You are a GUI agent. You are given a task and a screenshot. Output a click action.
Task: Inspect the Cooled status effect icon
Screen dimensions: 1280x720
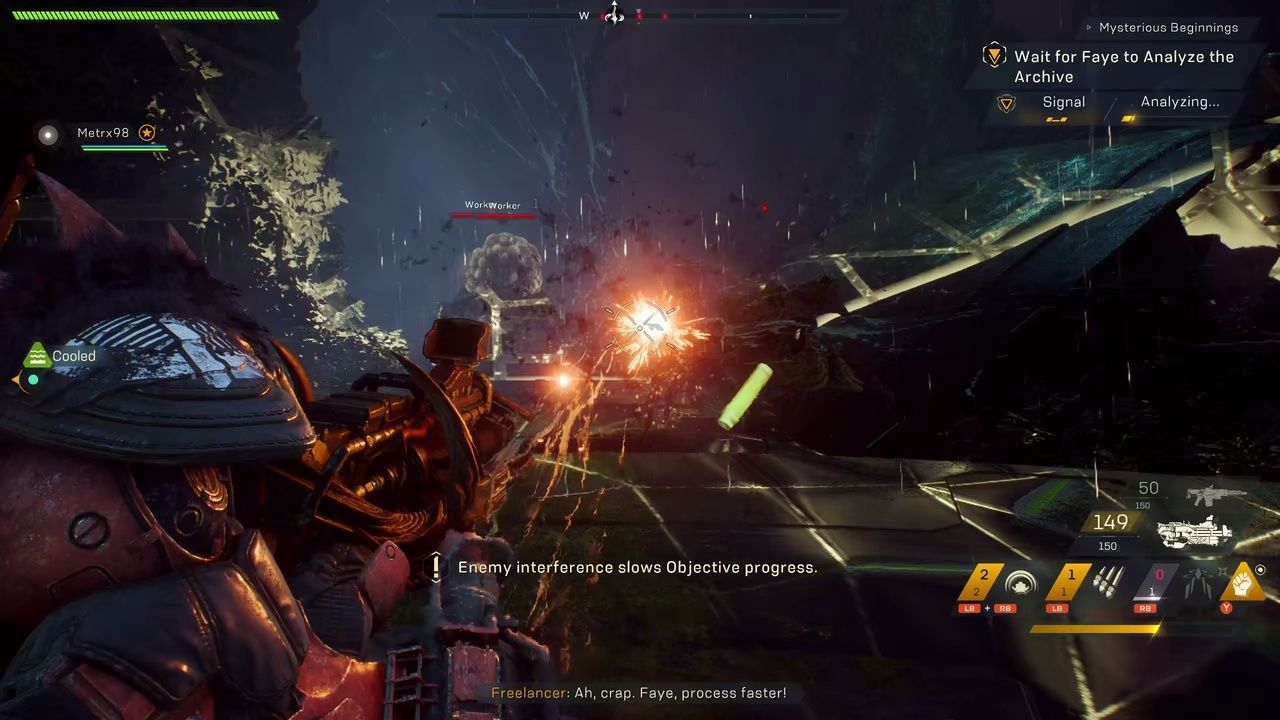pos(37,355)
